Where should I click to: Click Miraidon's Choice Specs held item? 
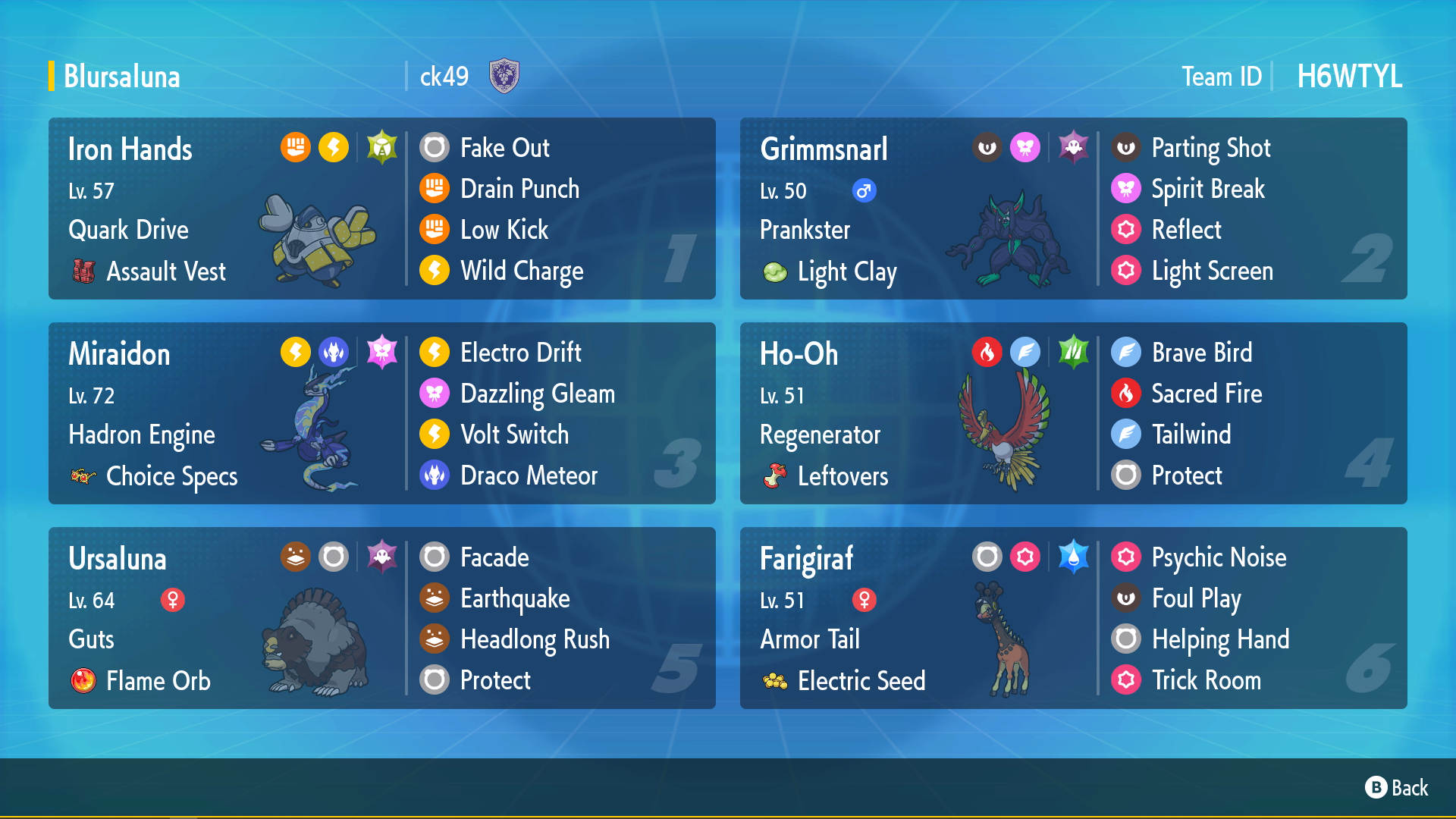coord(171,476)
